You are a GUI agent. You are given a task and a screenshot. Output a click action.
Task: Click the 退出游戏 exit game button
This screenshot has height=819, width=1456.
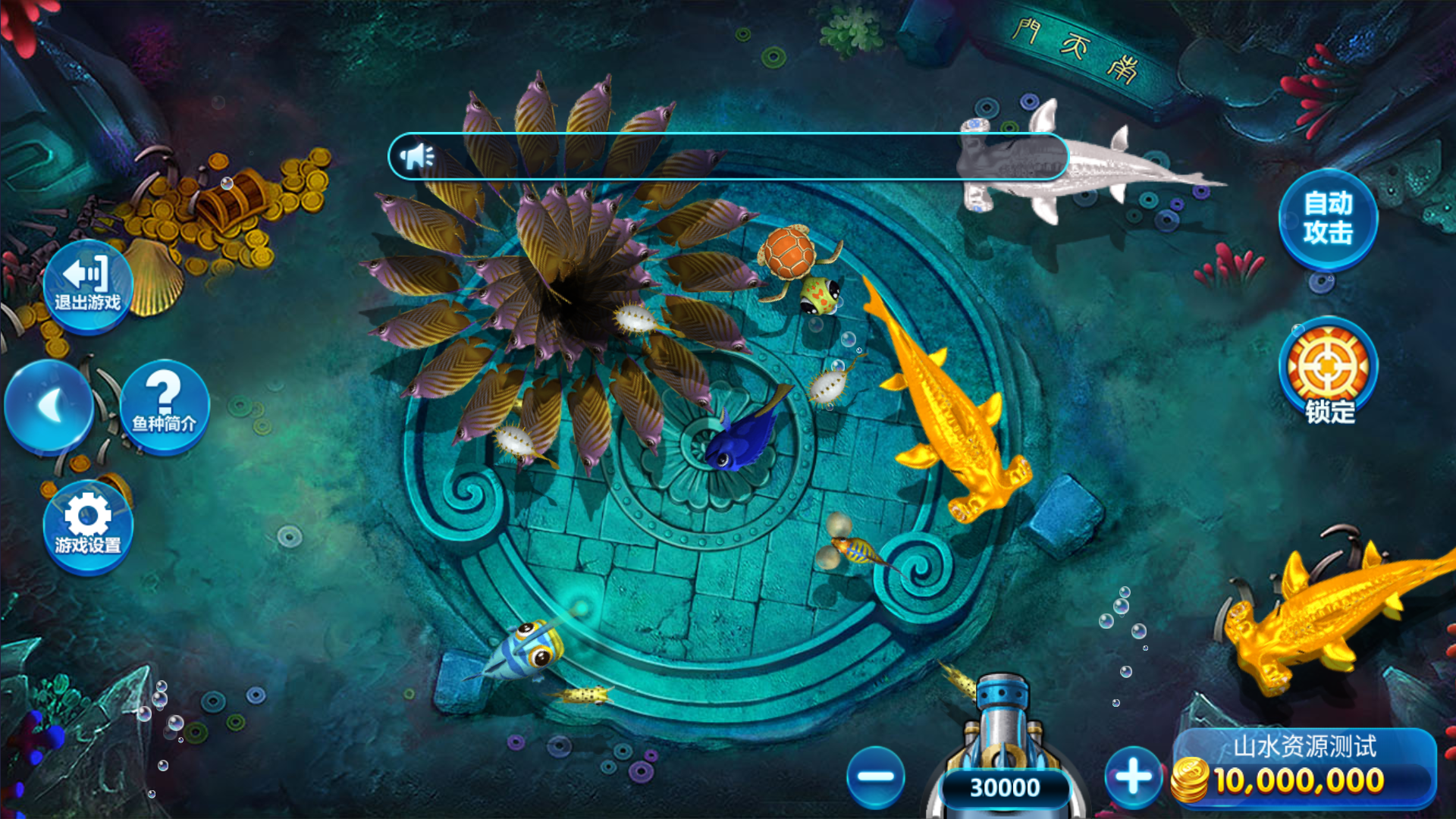pos(87,286)
